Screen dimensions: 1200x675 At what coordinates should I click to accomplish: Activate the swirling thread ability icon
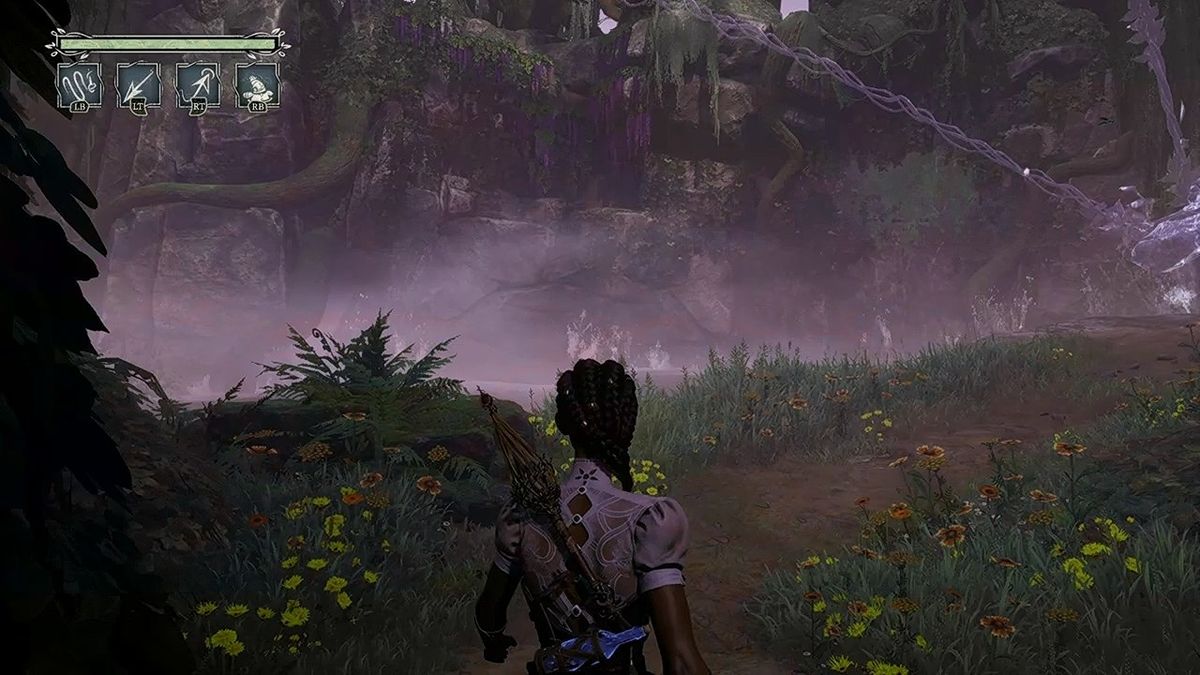click(x=77, y=84)
